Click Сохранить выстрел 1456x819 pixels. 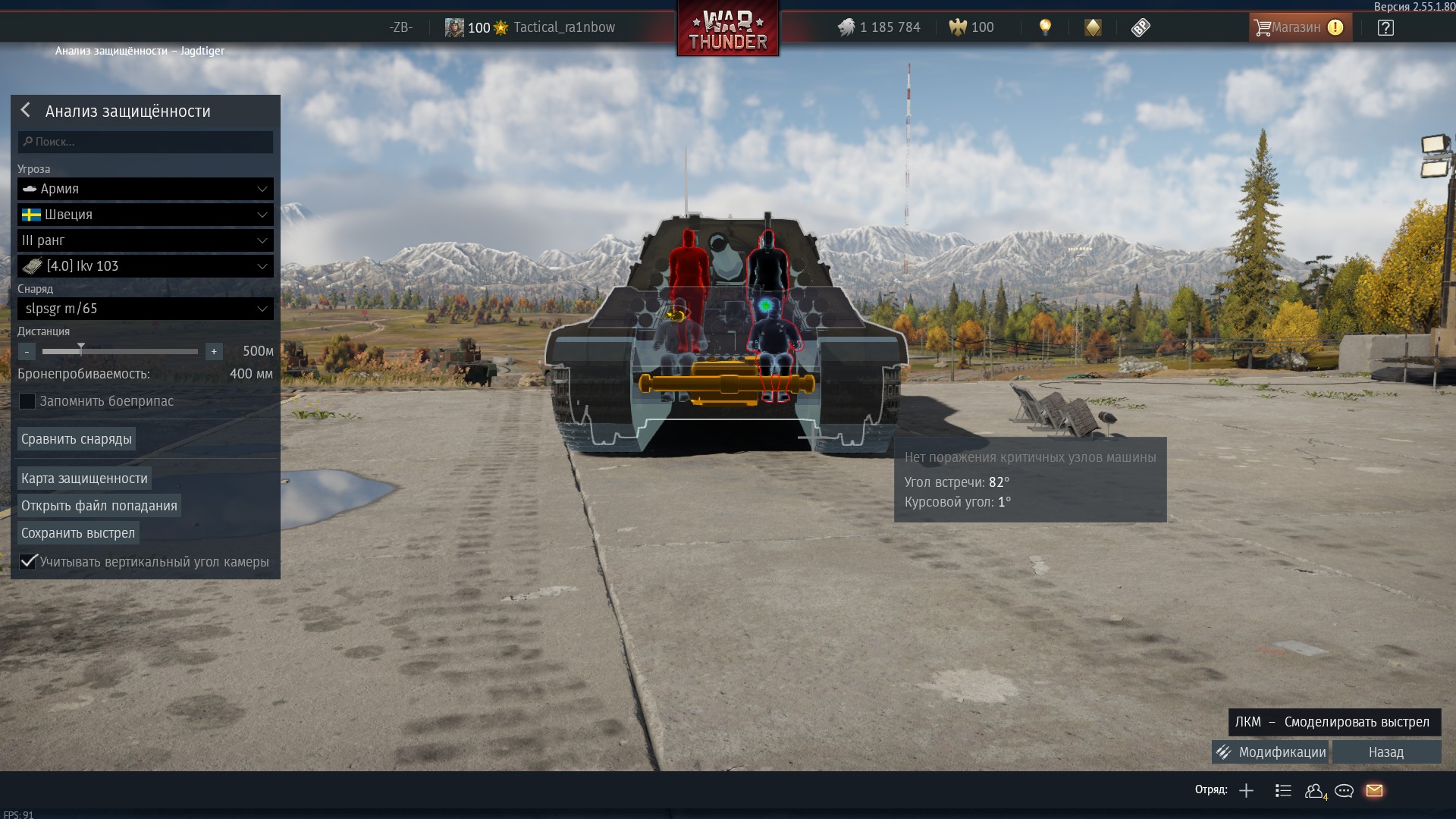(78, 533)
